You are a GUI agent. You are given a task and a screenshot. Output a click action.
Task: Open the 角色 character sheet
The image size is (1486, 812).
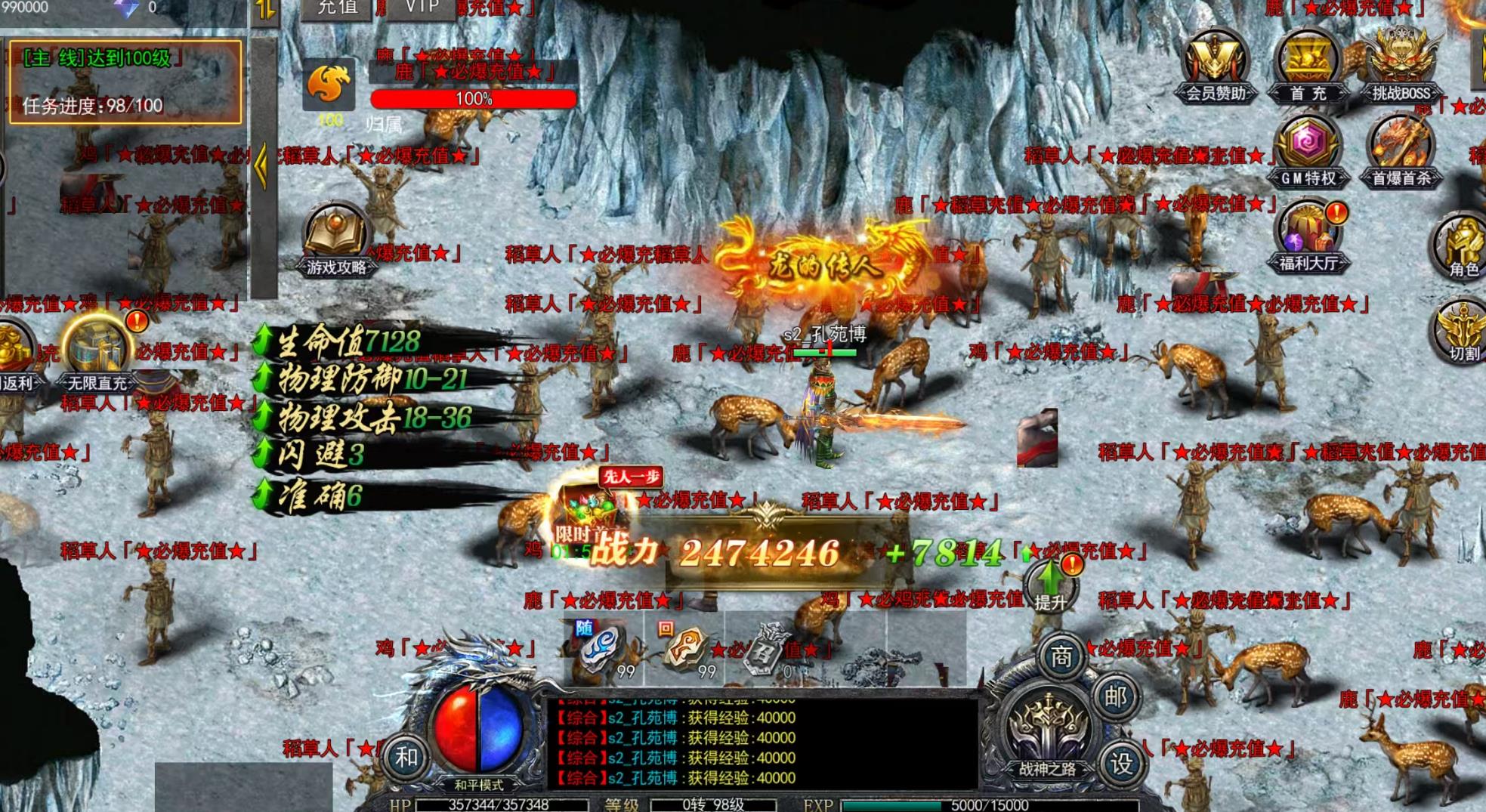coord(1463,245)
